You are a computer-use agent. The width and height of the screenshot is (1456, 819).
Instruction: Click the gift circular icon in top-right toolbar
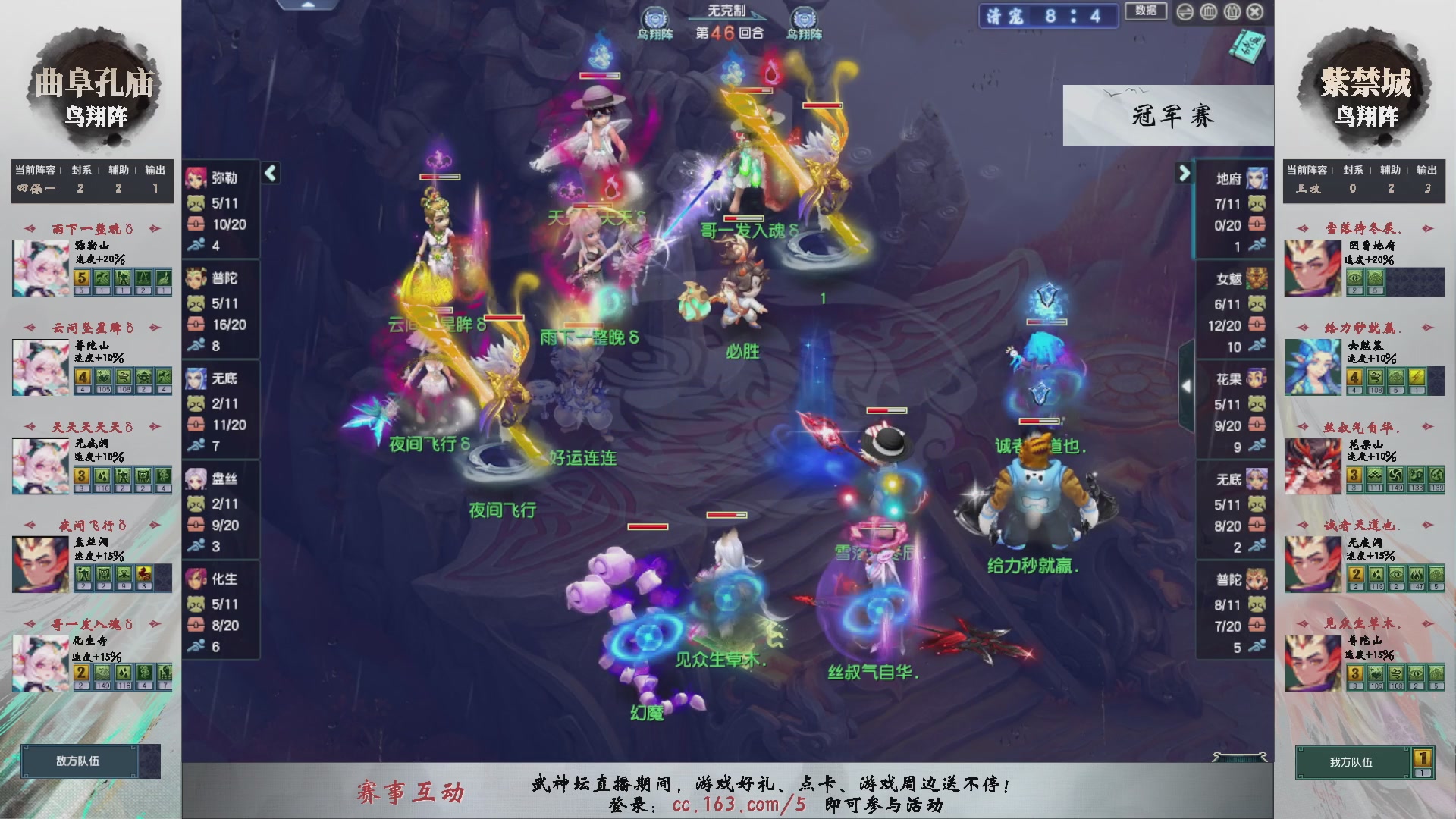[1232, 12]
